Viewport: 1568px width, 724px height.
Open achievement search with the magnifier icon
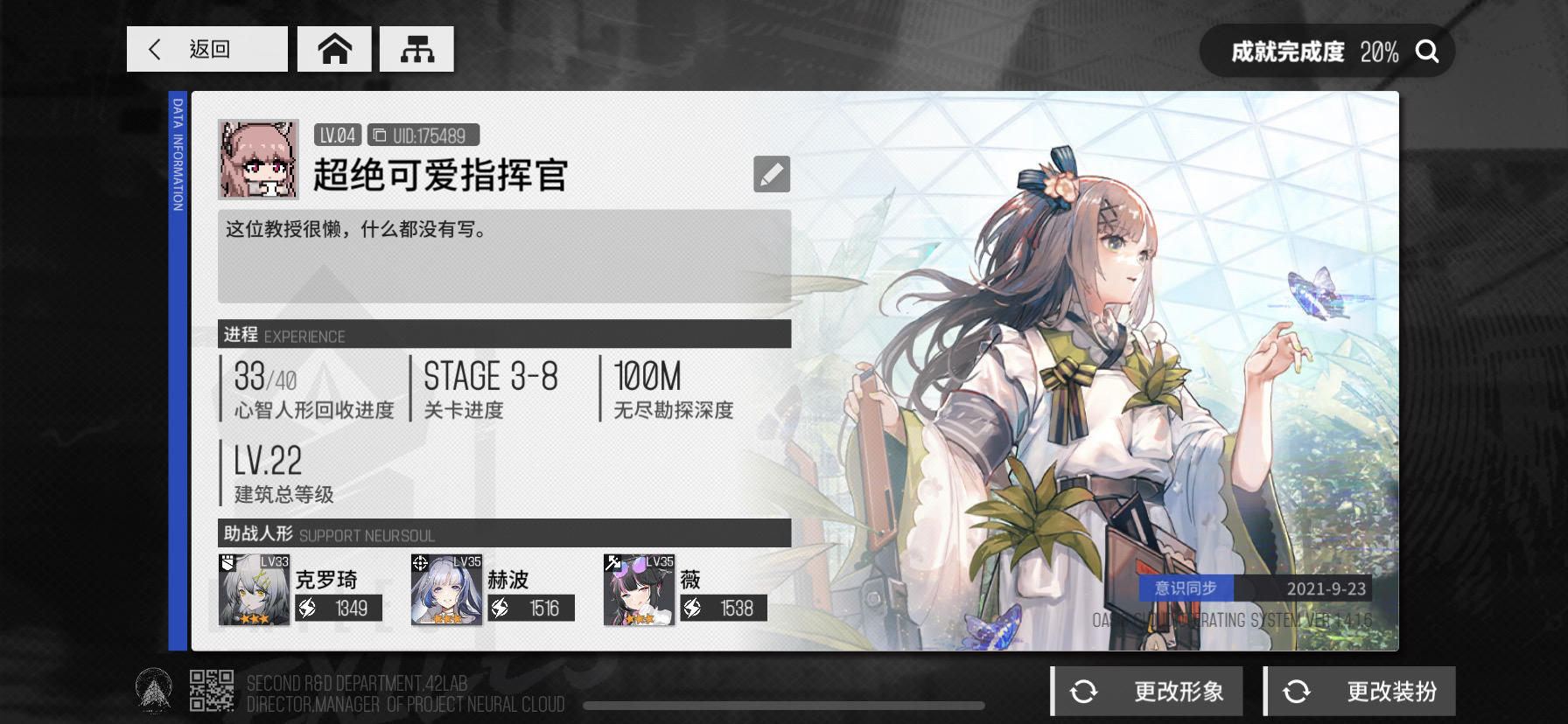pos(1428,51)
